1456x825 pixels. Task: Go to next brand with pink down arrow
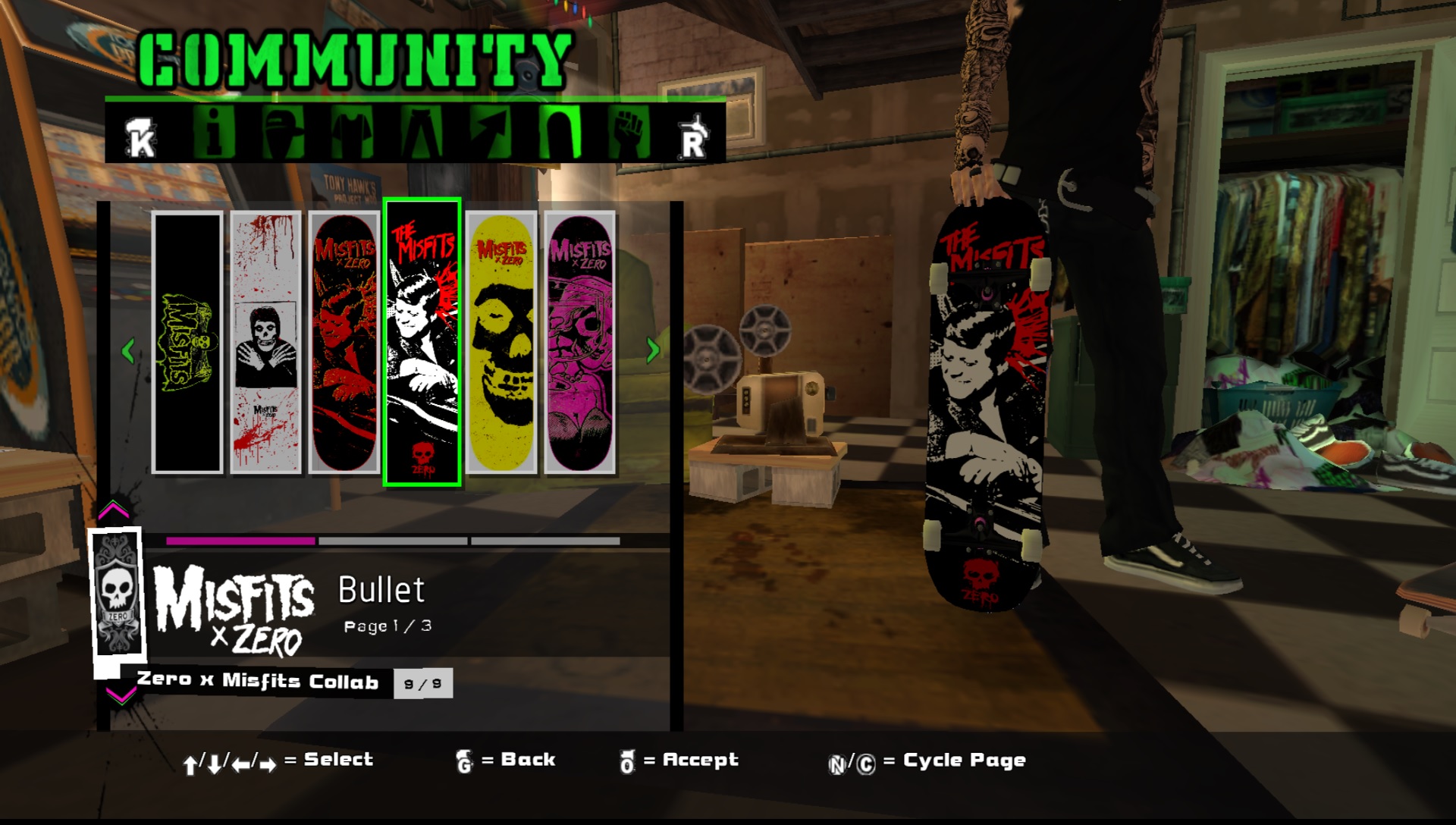pyautogui.click(x=120, y=695)
